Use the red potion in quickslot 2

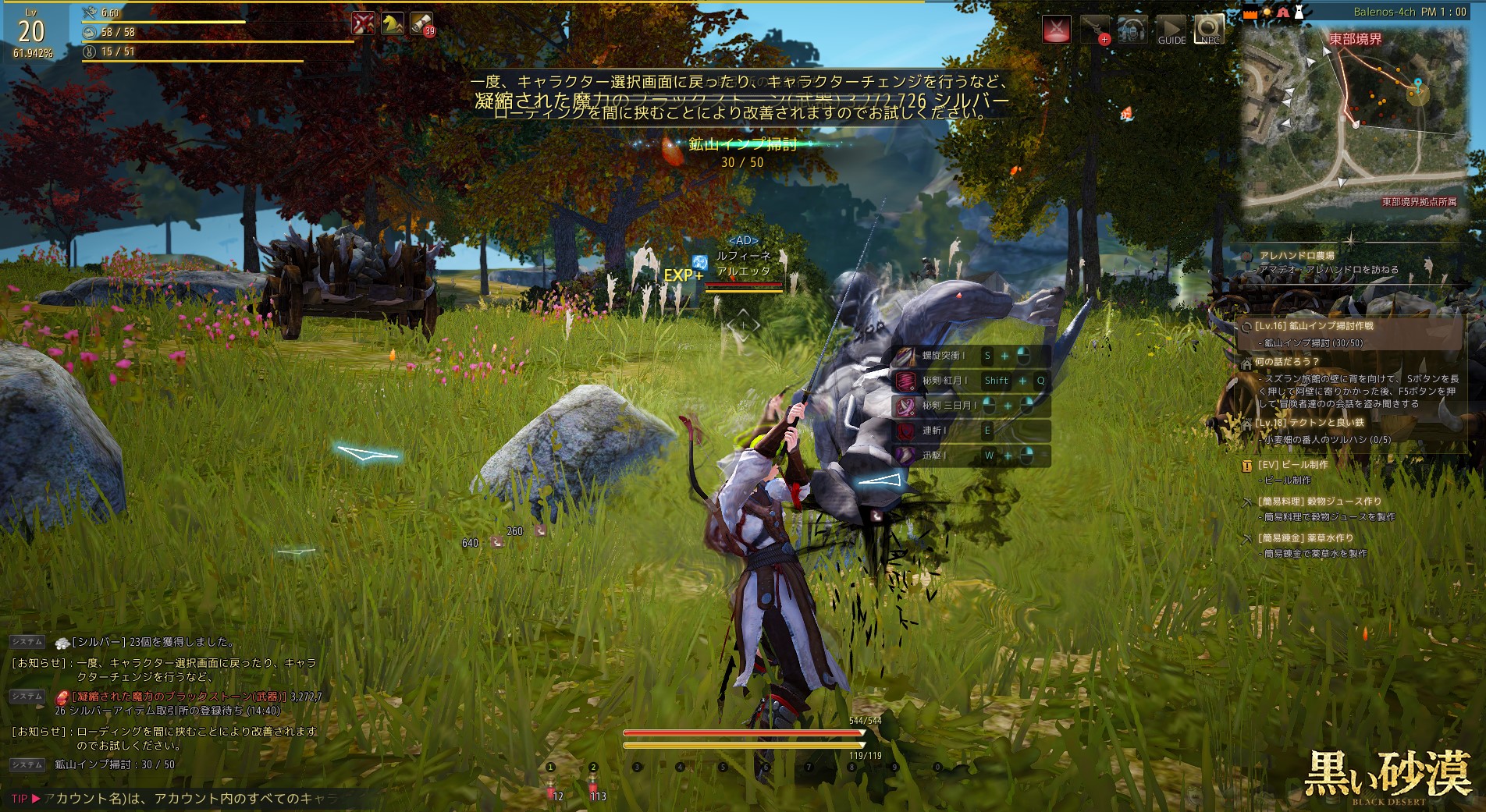tap(593, 789)
